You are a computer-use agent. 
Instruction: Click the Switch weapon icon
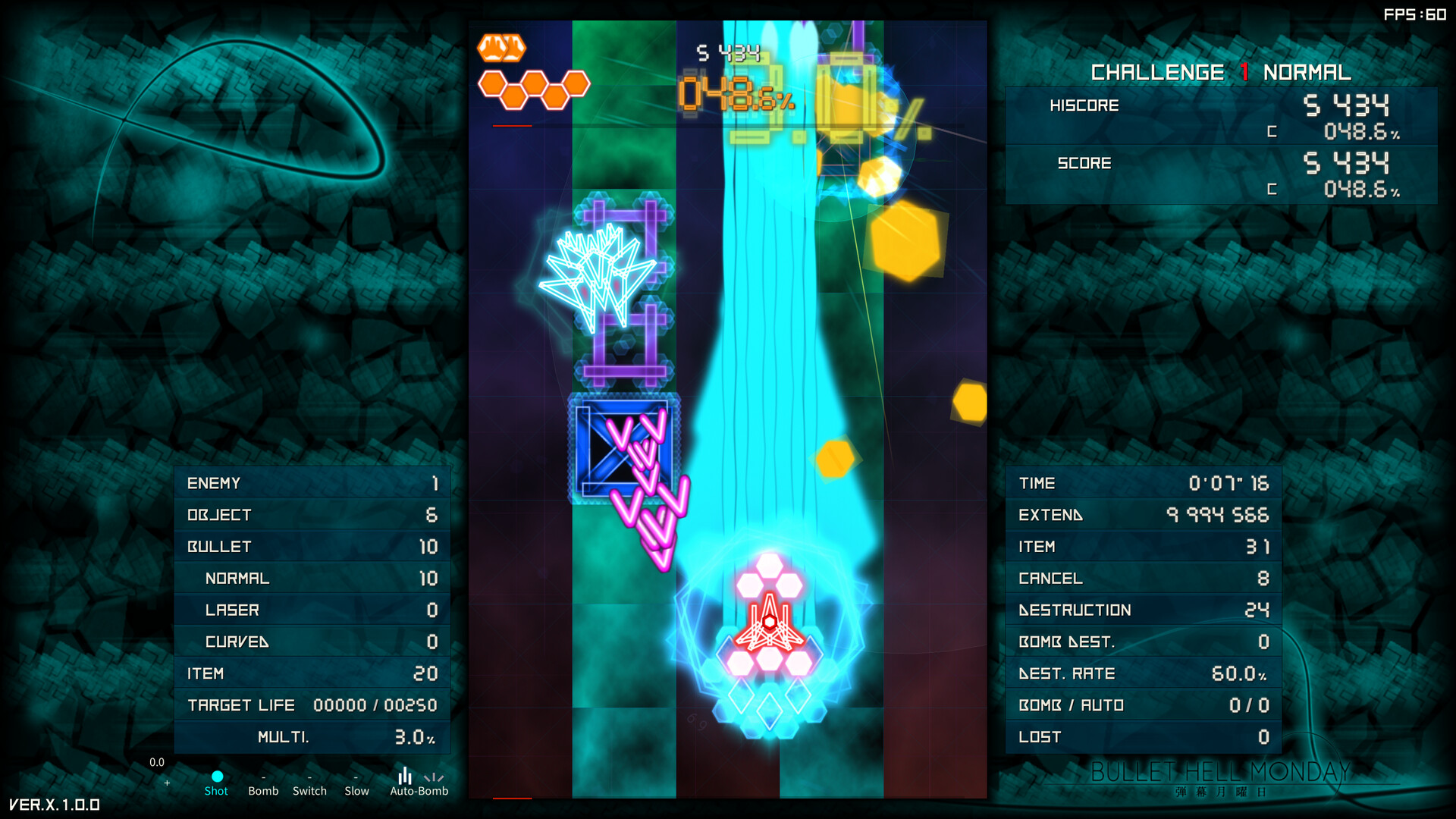pyautogui.click(x=309, y=777)
